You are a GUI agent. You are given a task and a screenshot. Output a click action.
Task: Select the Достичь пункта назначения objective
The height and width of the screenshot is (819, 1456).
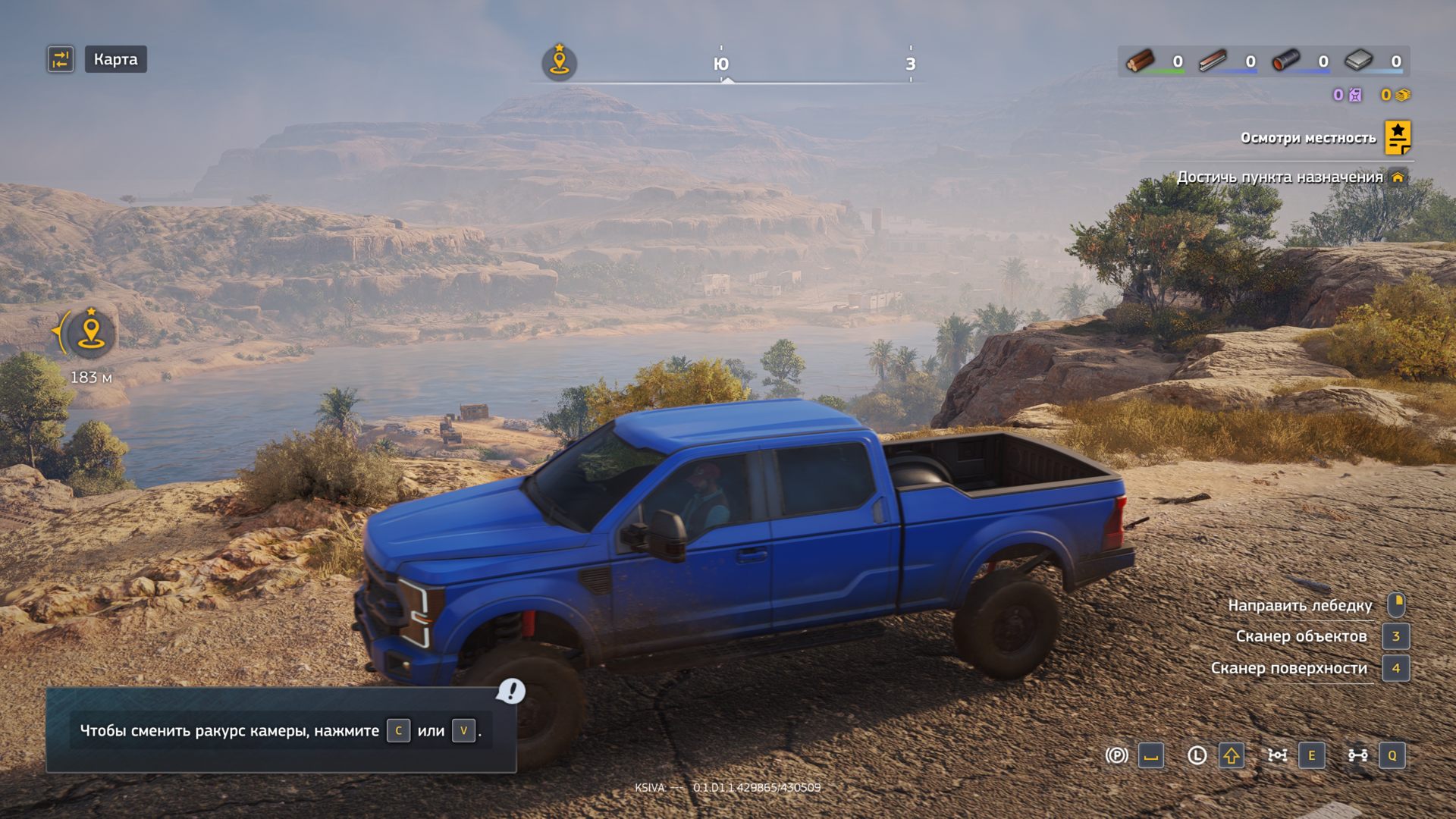coord(1280,177)
